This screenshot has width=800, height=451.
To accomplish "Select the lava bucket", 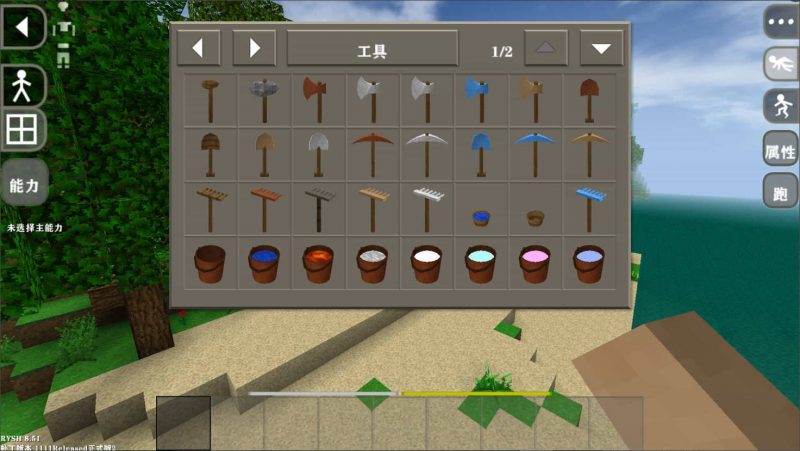I will (319, 264).
